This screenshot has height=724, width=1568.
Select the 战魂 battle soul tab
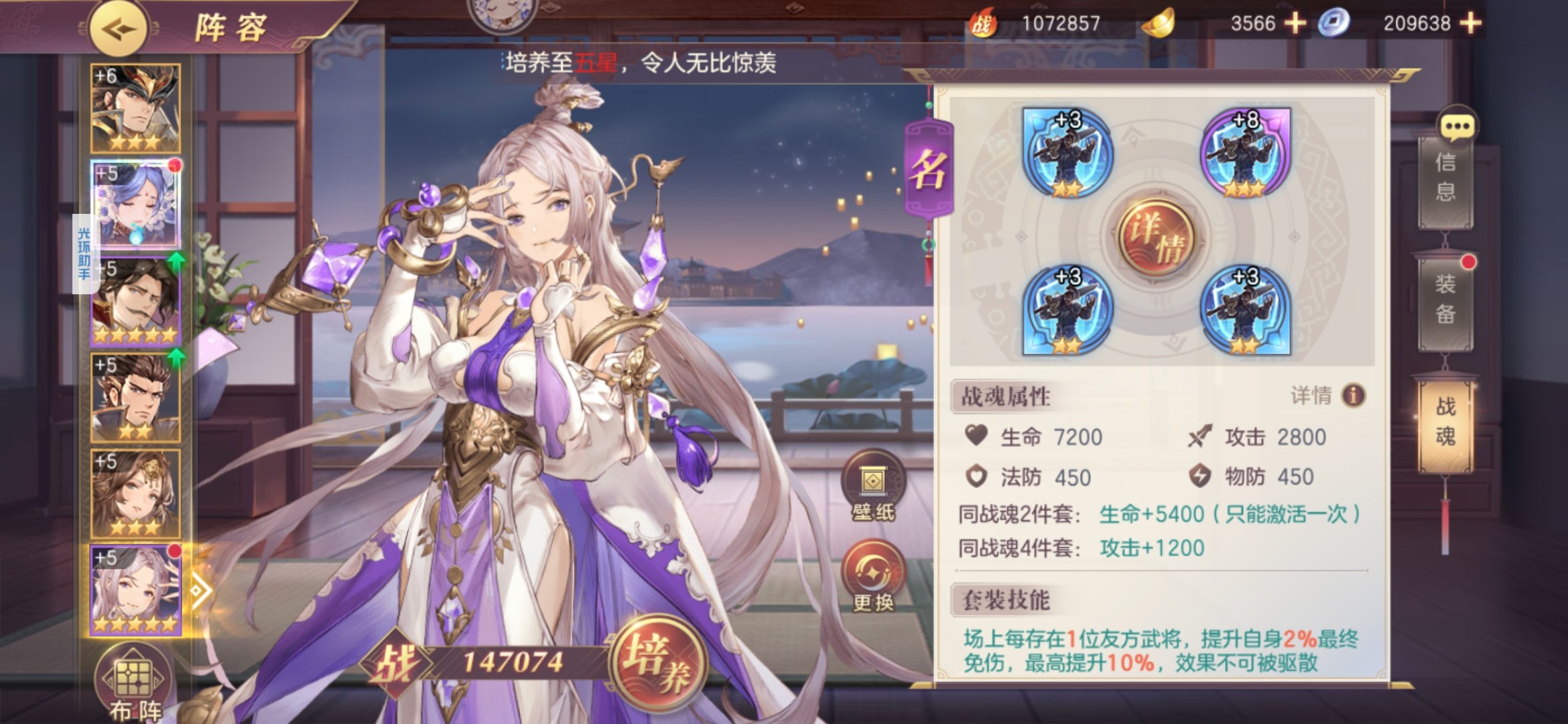tap(1445, 422)
